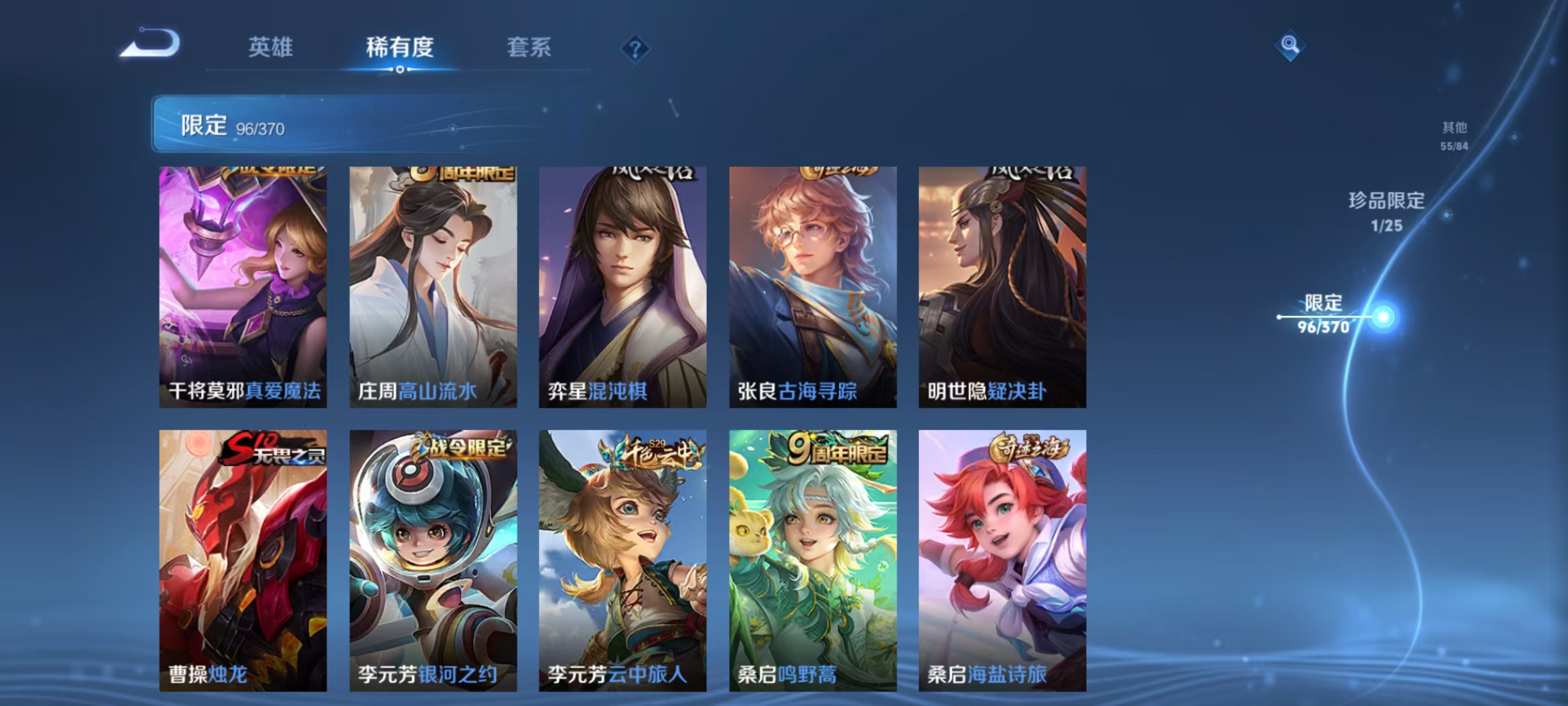
Task: Switch to the 英雄 tab
Action: 272,47
